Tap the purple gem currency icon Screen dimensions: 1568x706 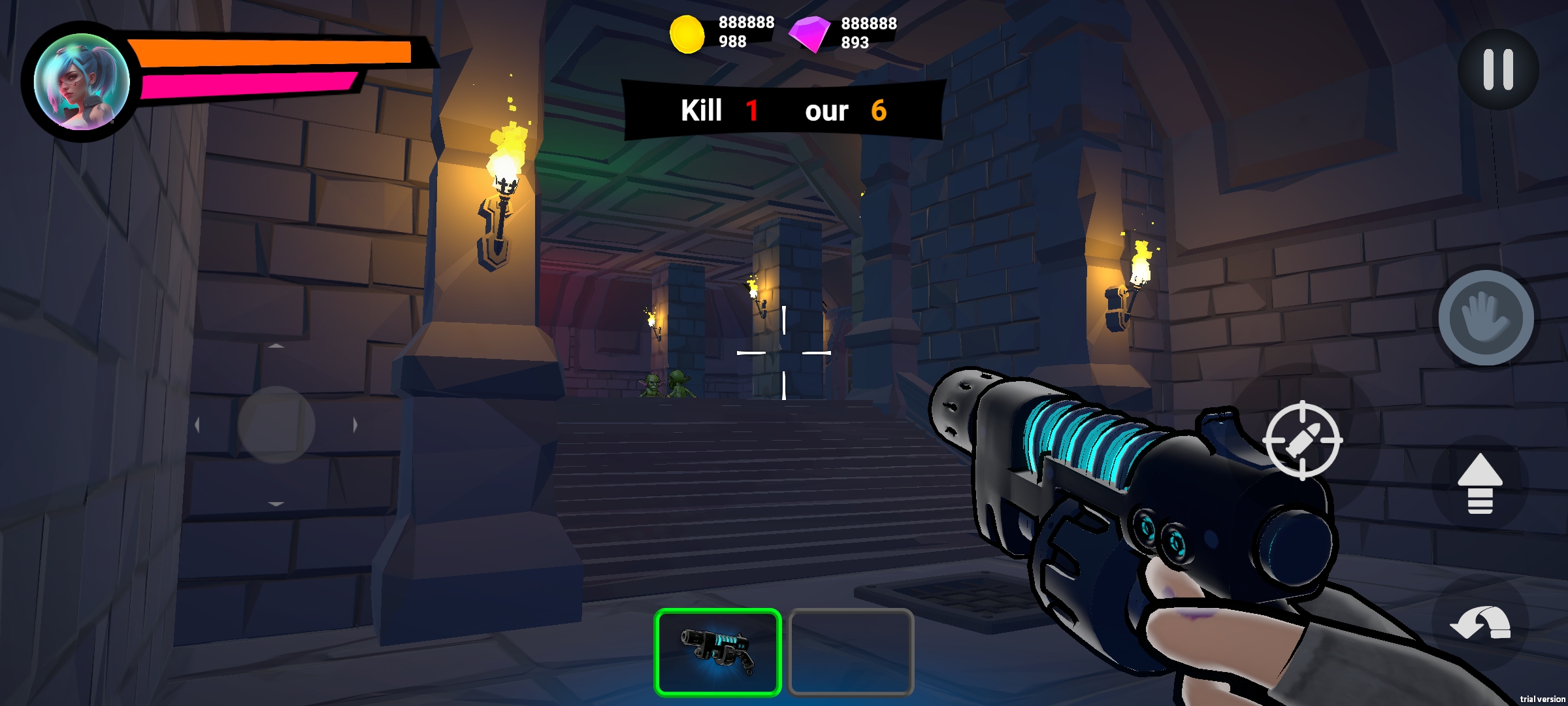pyautogui.click(x=809, y=34)
